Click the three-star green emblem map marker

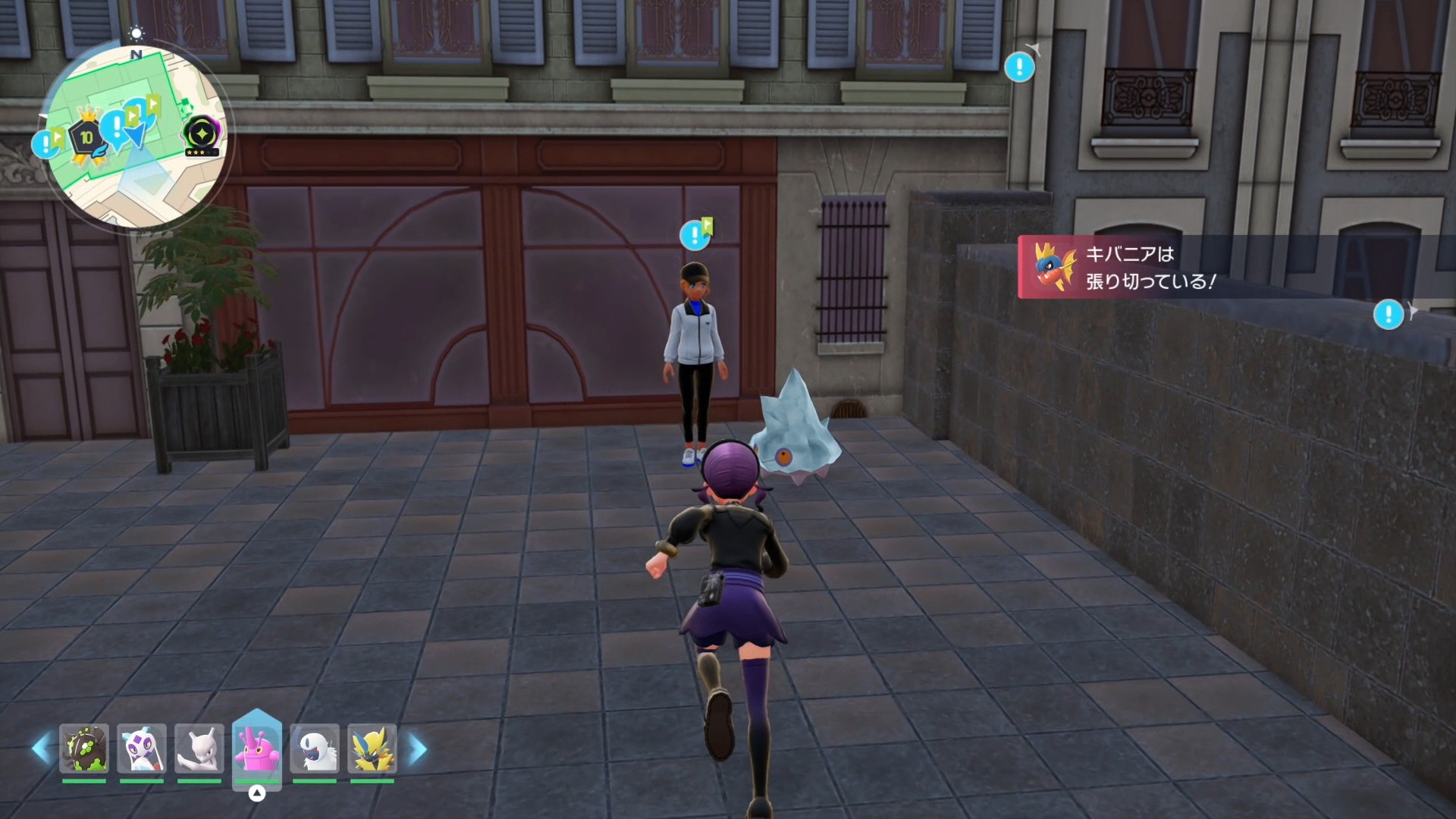[201, 135]
